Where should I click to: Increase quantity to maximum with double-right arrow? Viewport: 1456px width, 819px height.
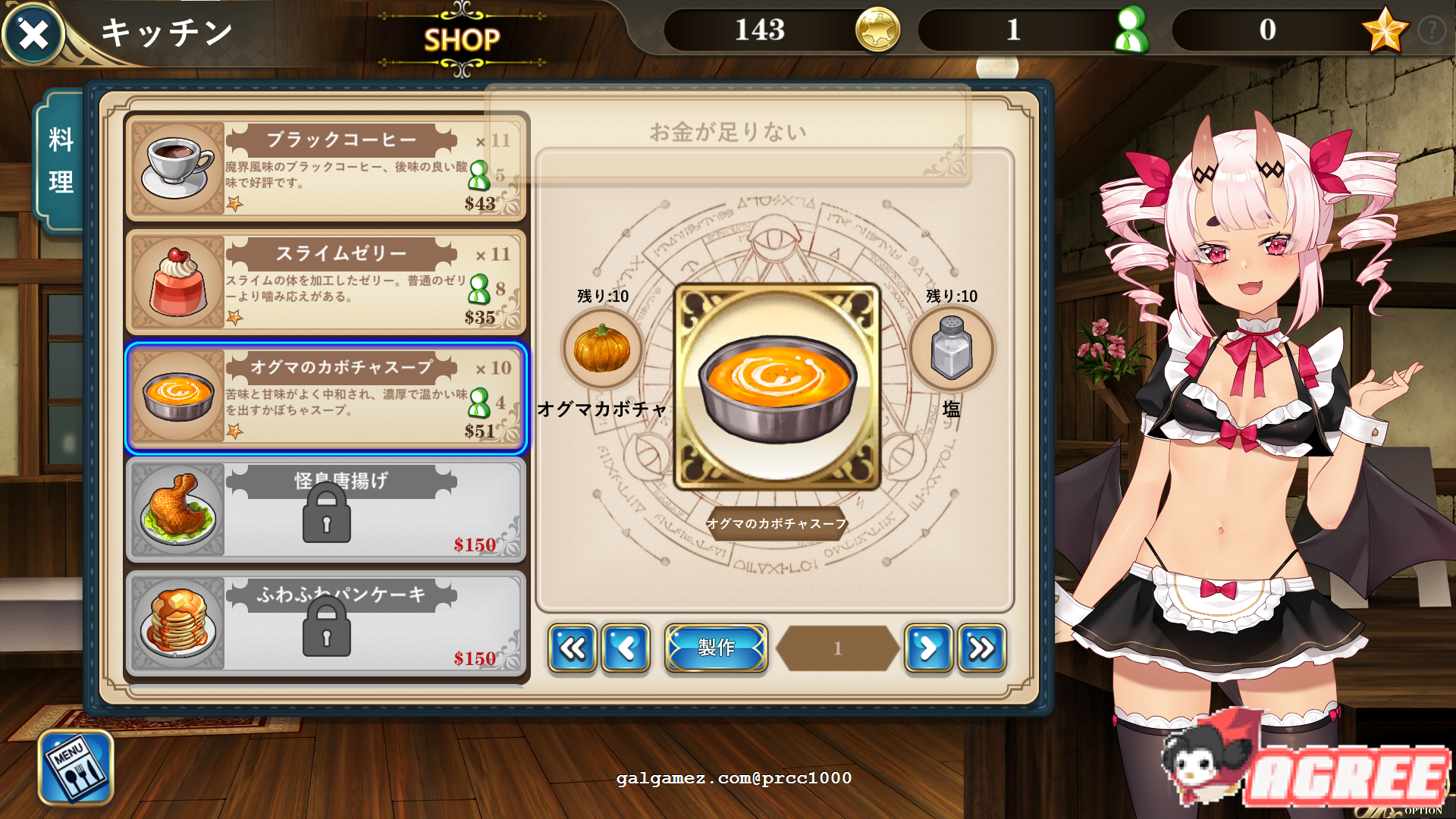click(x=981, y=648)
